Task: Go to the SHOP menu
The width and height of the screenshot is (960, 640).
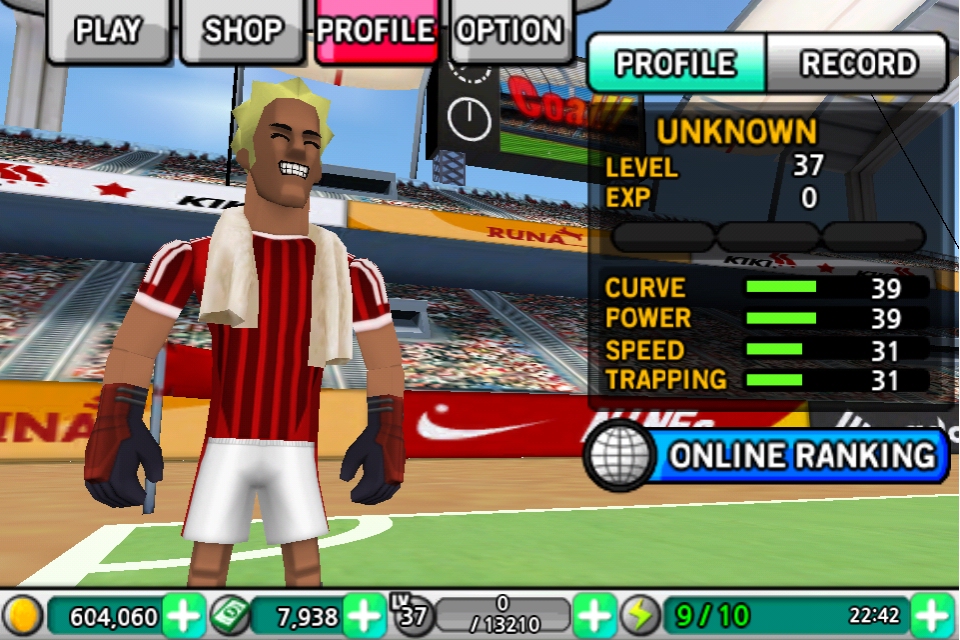Action: (x=245, y=31)
